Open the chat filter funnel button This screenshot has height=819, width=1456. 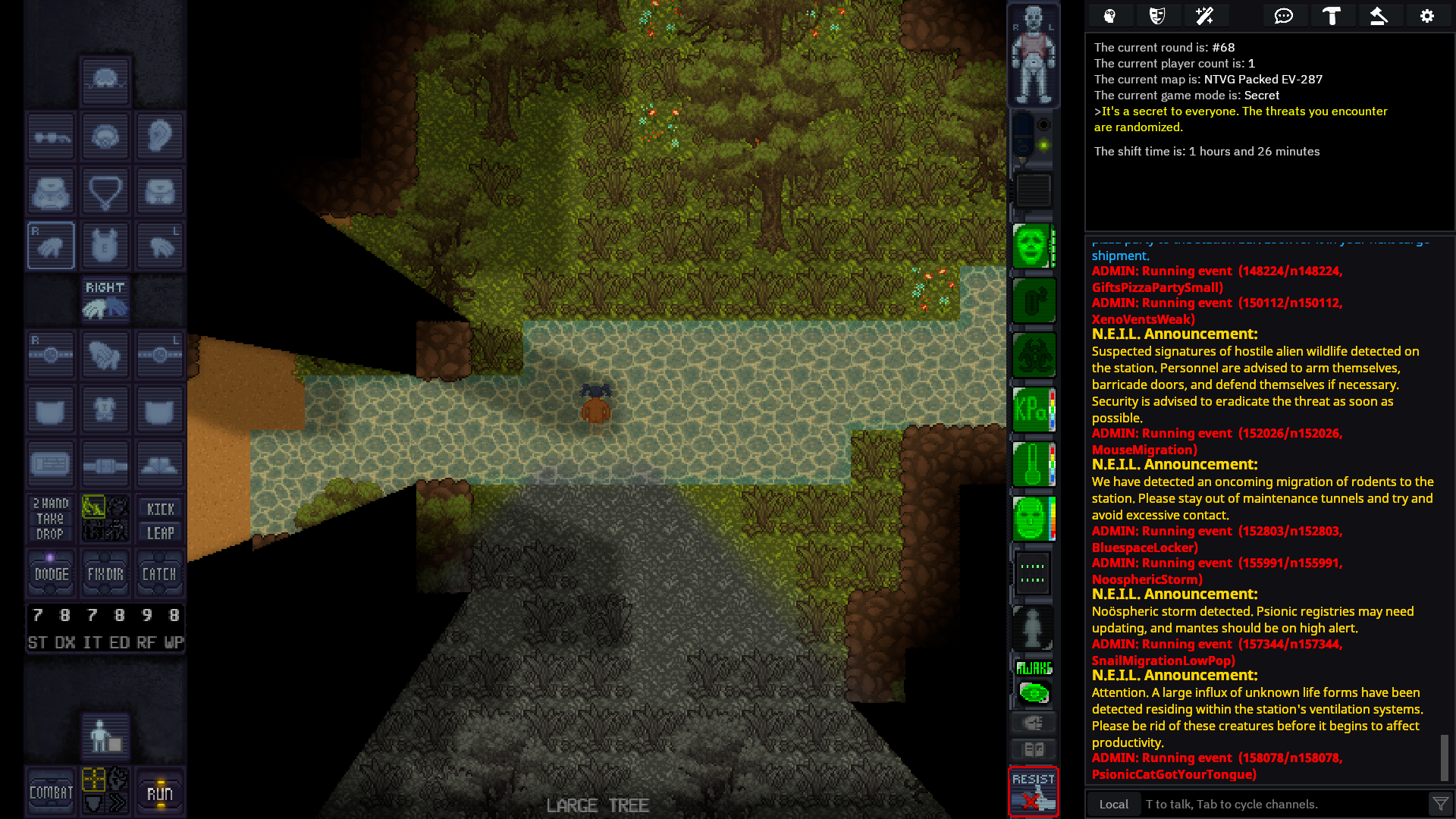coord(1439,804)
